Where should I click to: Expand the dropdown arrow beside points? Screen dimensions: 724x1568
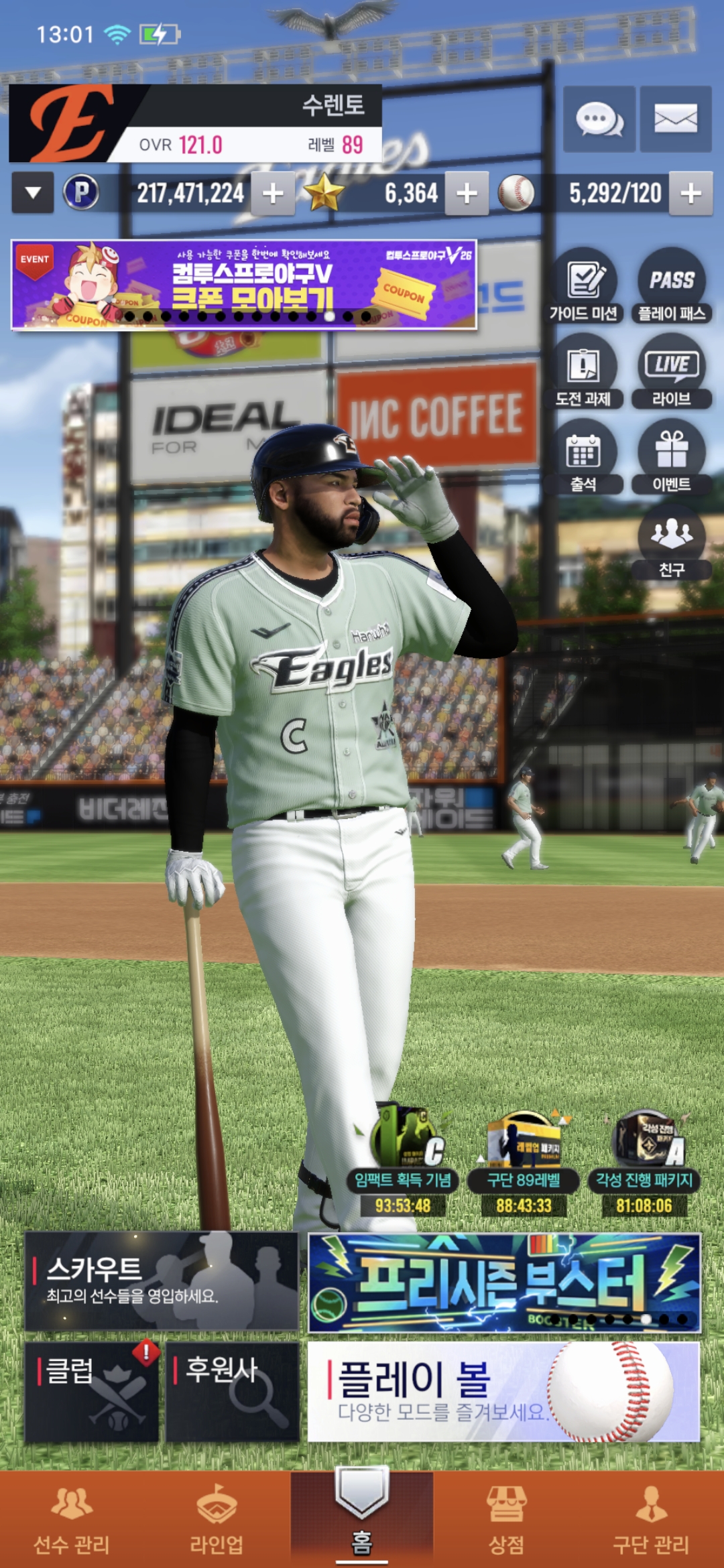[33, 193]
